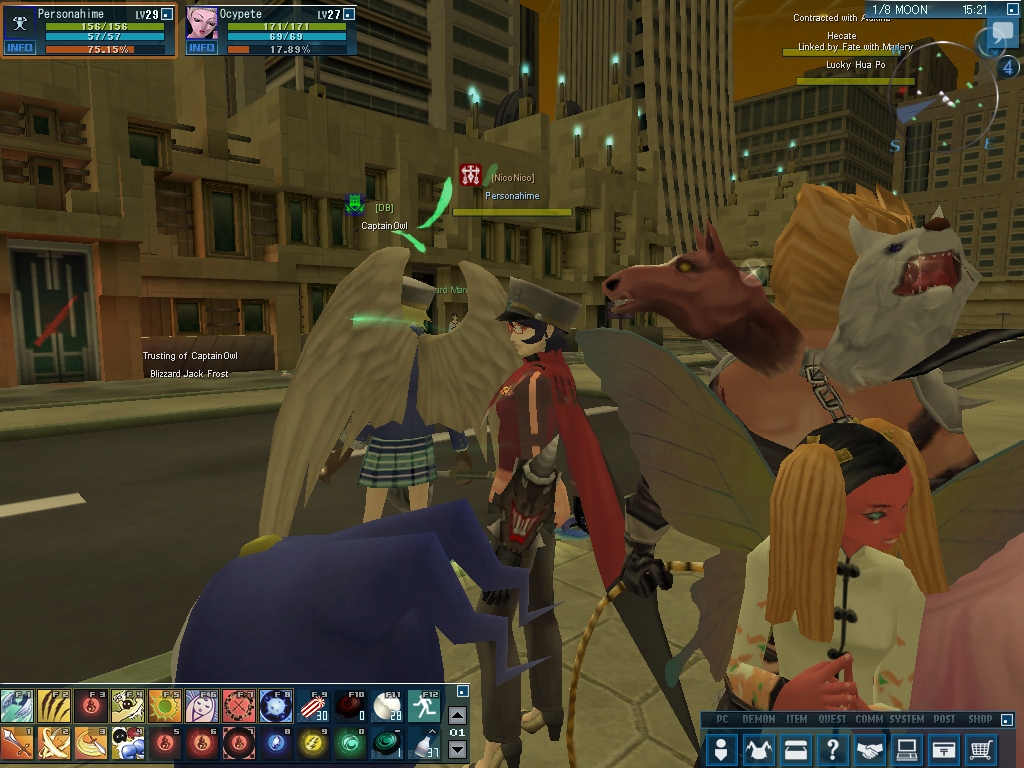Open the Post mailbox menu
This screenshot has height=768, width=1024.
coord(944,748)
